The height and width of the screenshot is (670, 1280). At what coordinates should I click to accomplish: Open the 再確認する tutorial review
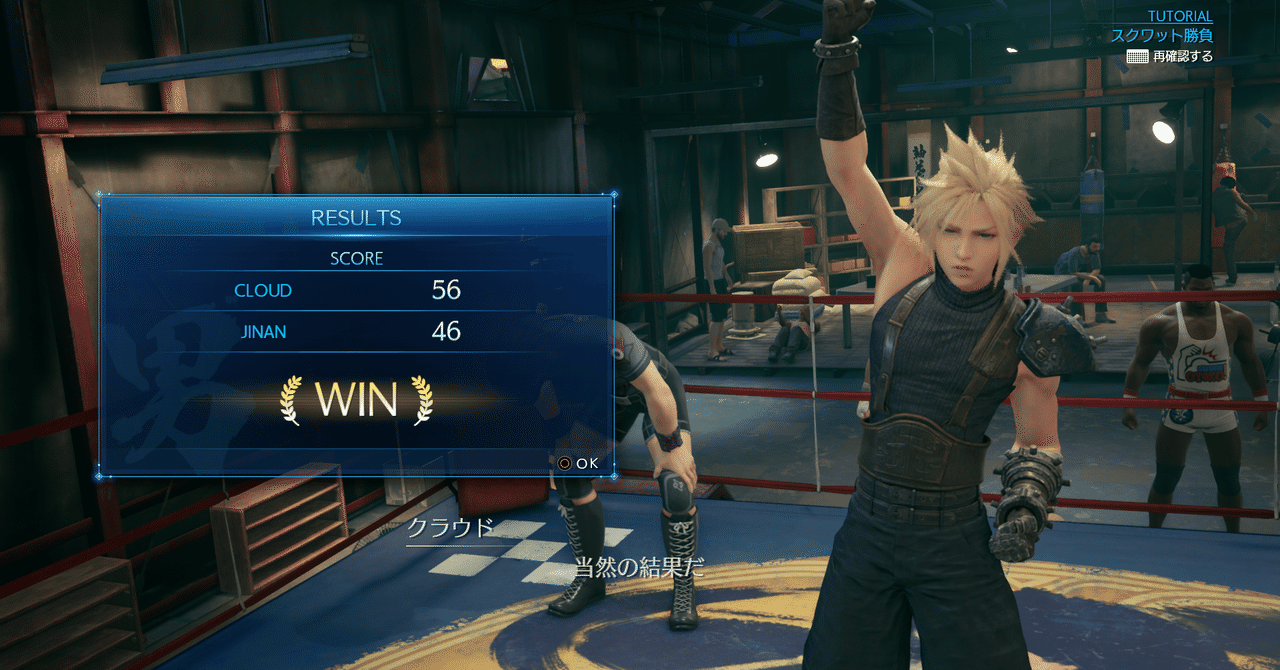coord(1169,57)
